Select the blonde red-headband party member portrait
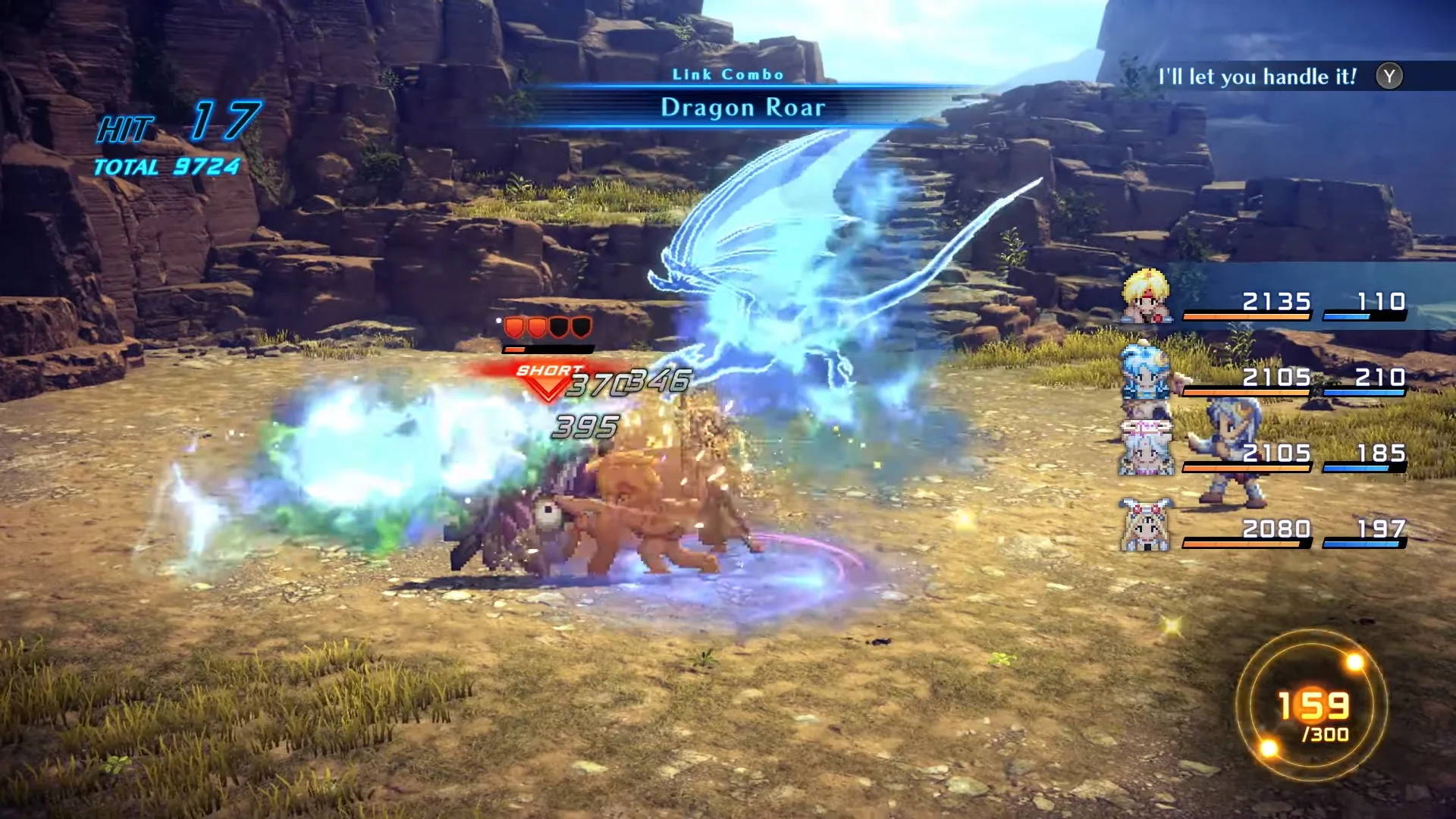The height and width of the screenshot is (819, 1456). (x=1146, y=297)
